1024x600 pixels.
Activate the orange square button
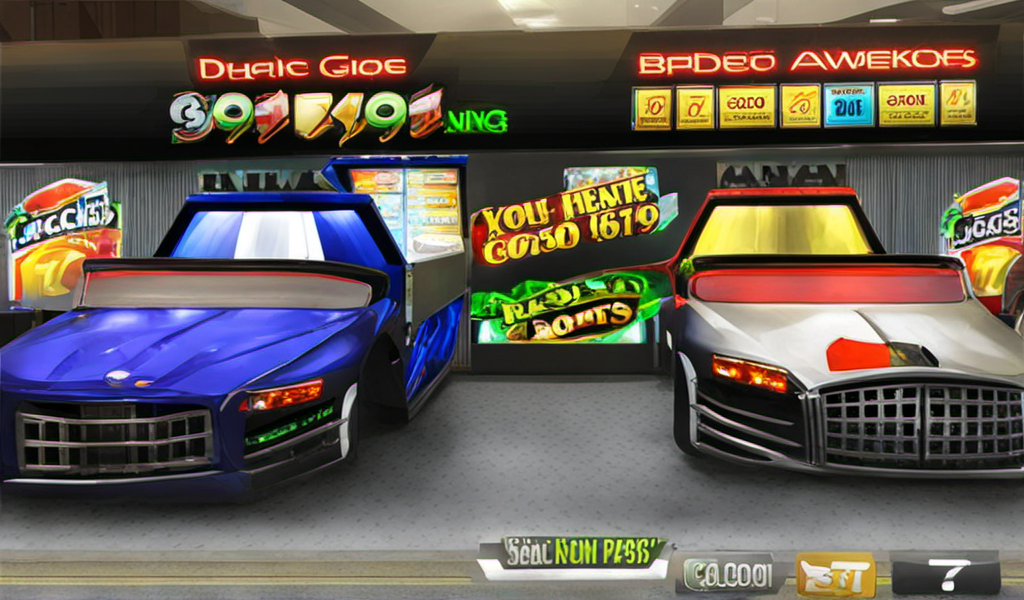click(835, 575)
